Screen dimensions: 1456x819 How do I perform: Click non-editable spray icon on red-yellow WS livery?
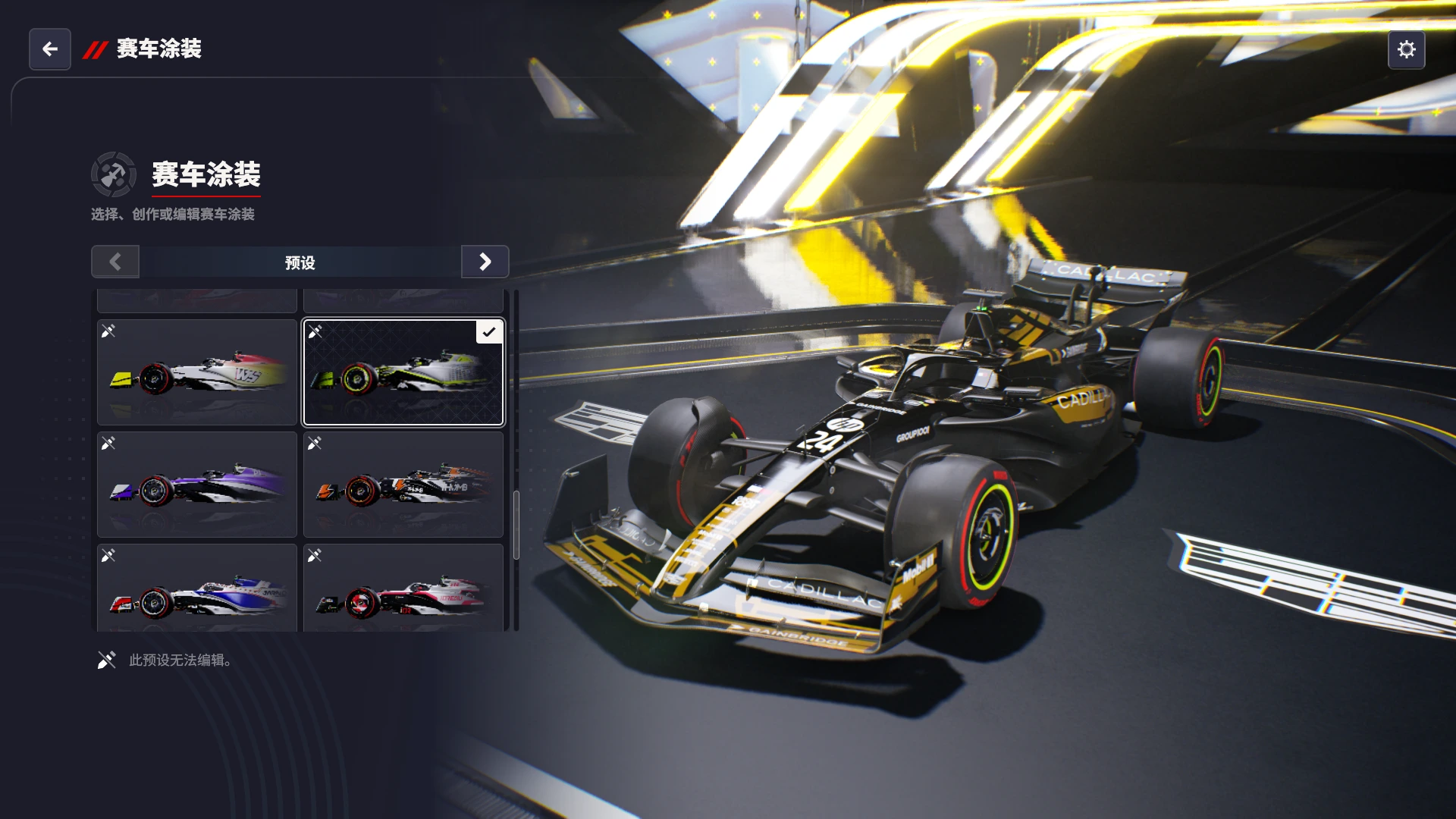(x=108, y=330)
